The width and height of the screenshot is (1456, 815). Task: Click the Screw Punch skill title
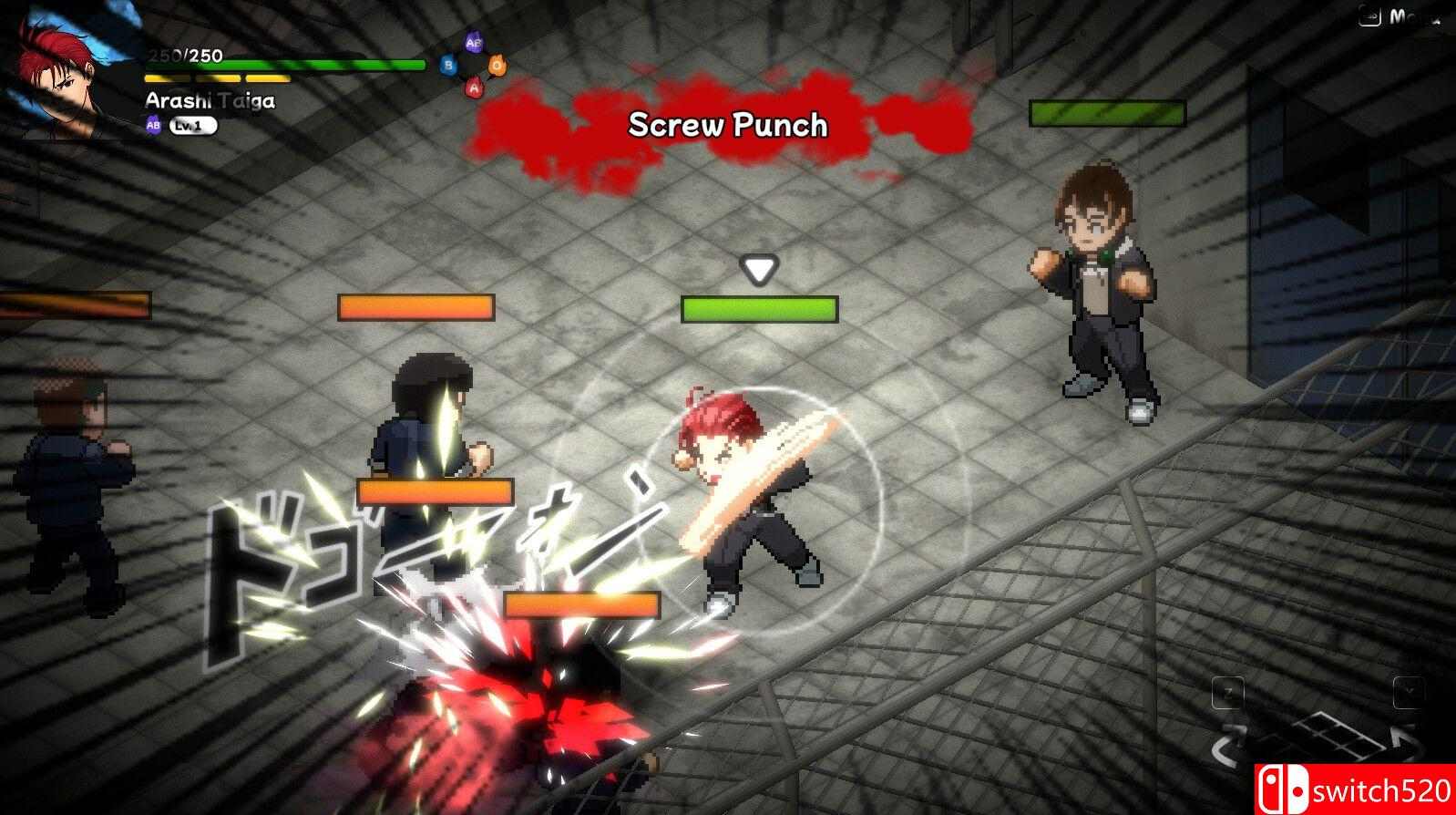[x=728, y=126]
